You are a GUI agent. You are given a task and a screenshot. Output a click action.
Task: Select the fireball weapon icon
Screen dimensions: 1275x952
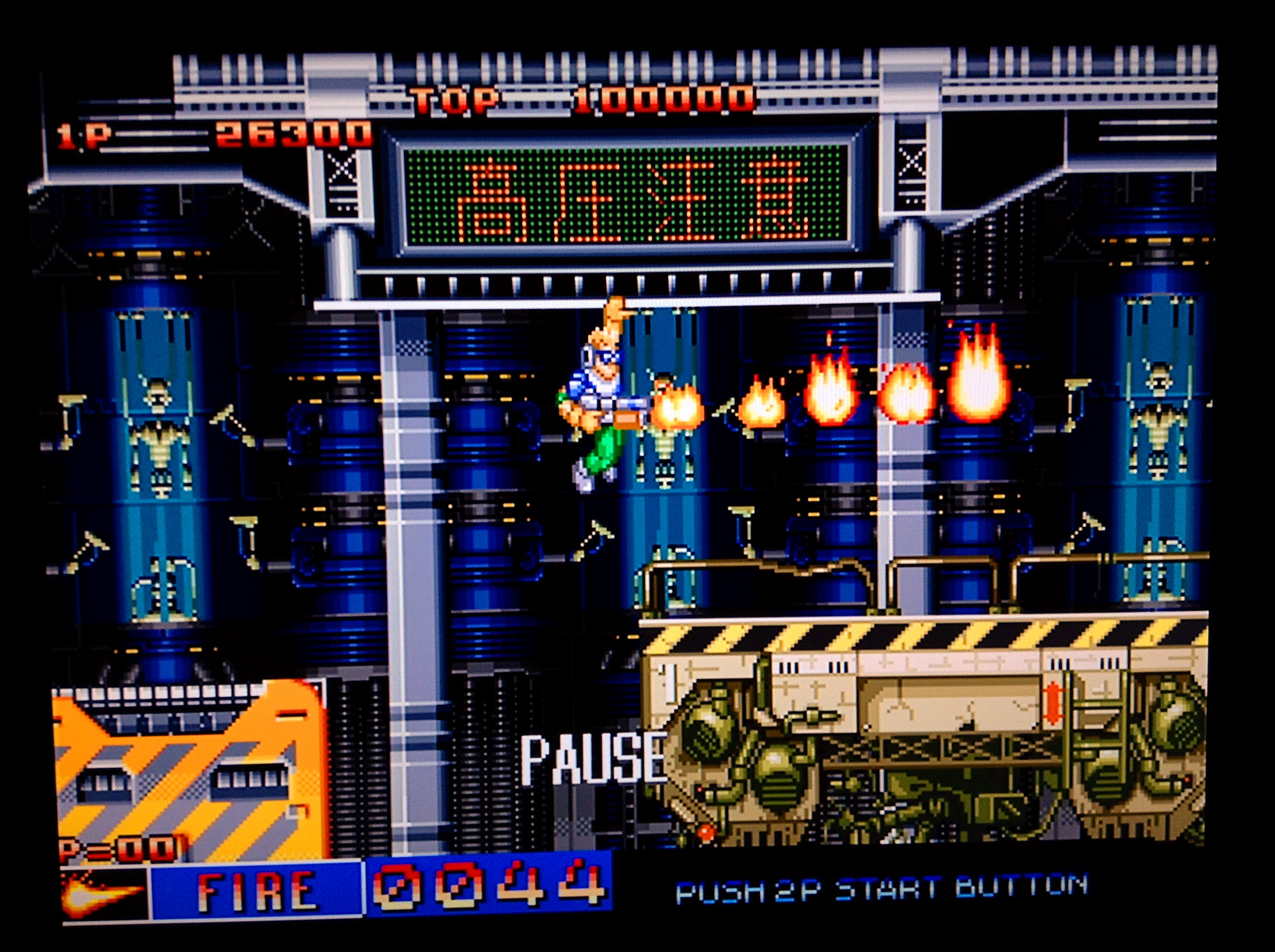[x=102, y=893]
